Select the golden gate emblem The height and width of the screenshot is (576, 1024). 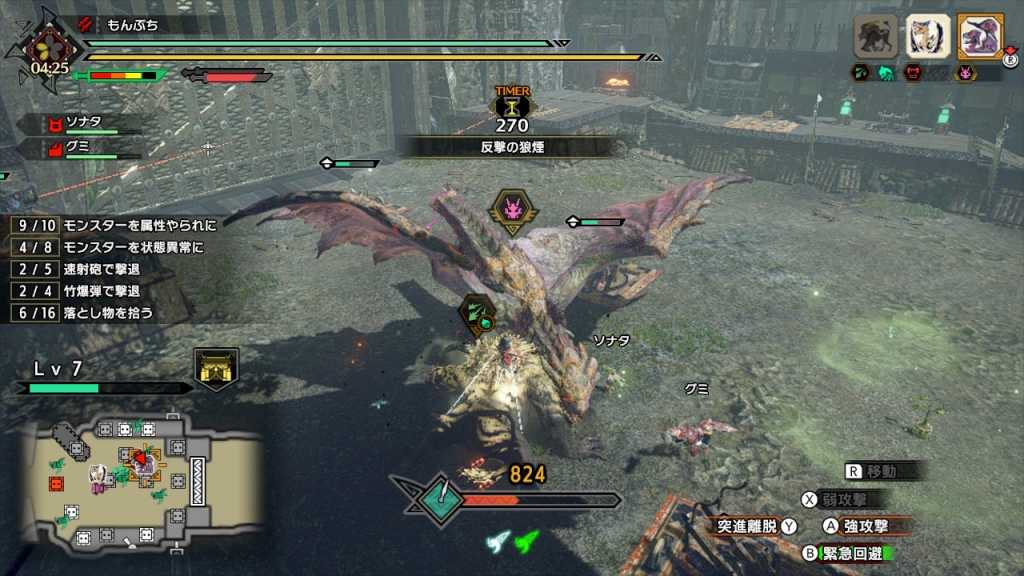tap(216, 368)
